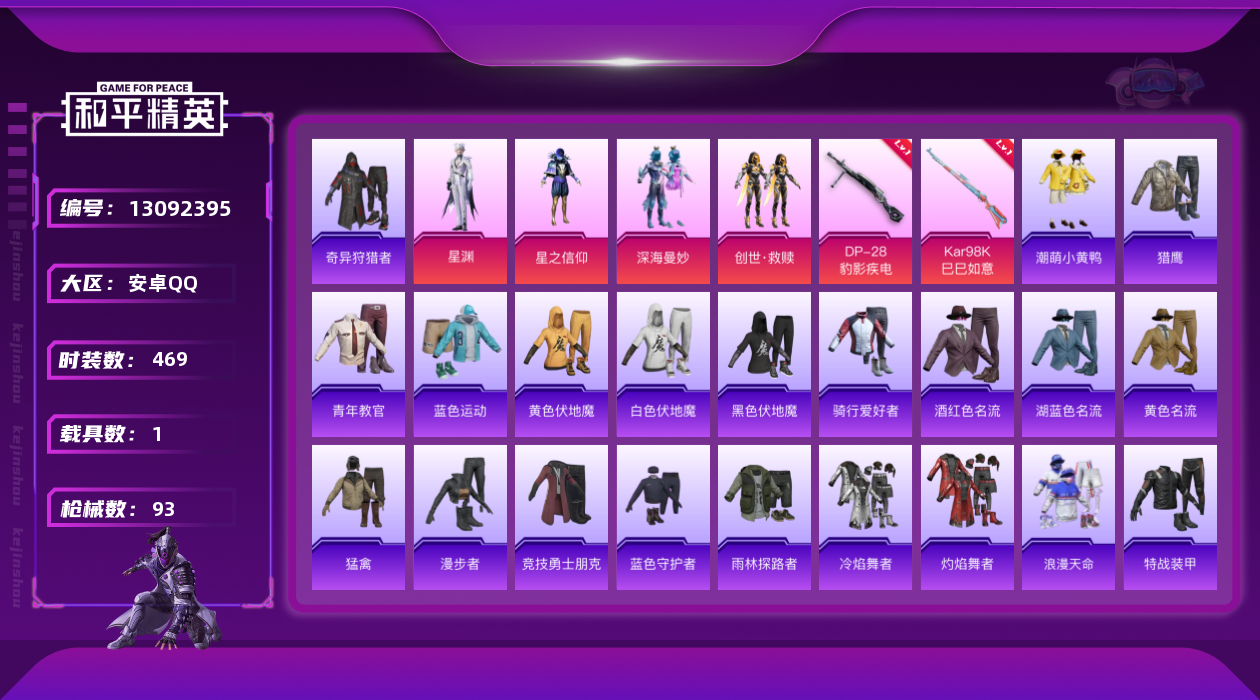
Task: Open the 骑行爱好者 outfit card
Action: [866, 364]
